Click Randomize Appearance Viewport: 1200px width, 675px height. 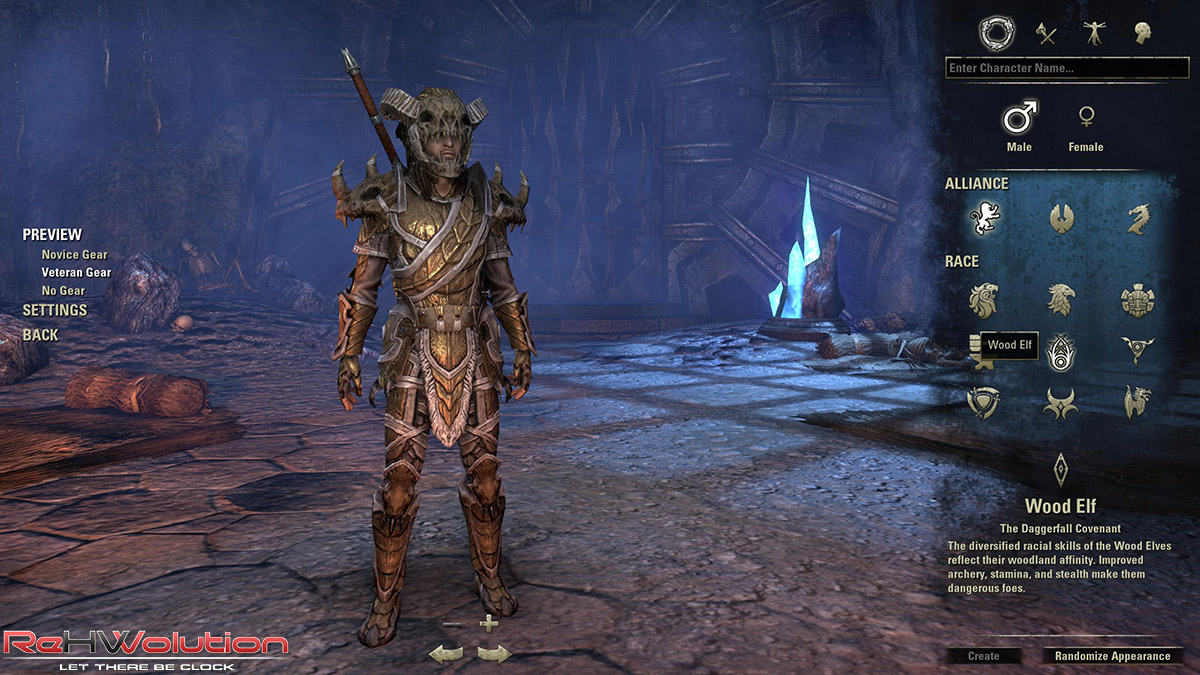click(x=1112, y=656)
